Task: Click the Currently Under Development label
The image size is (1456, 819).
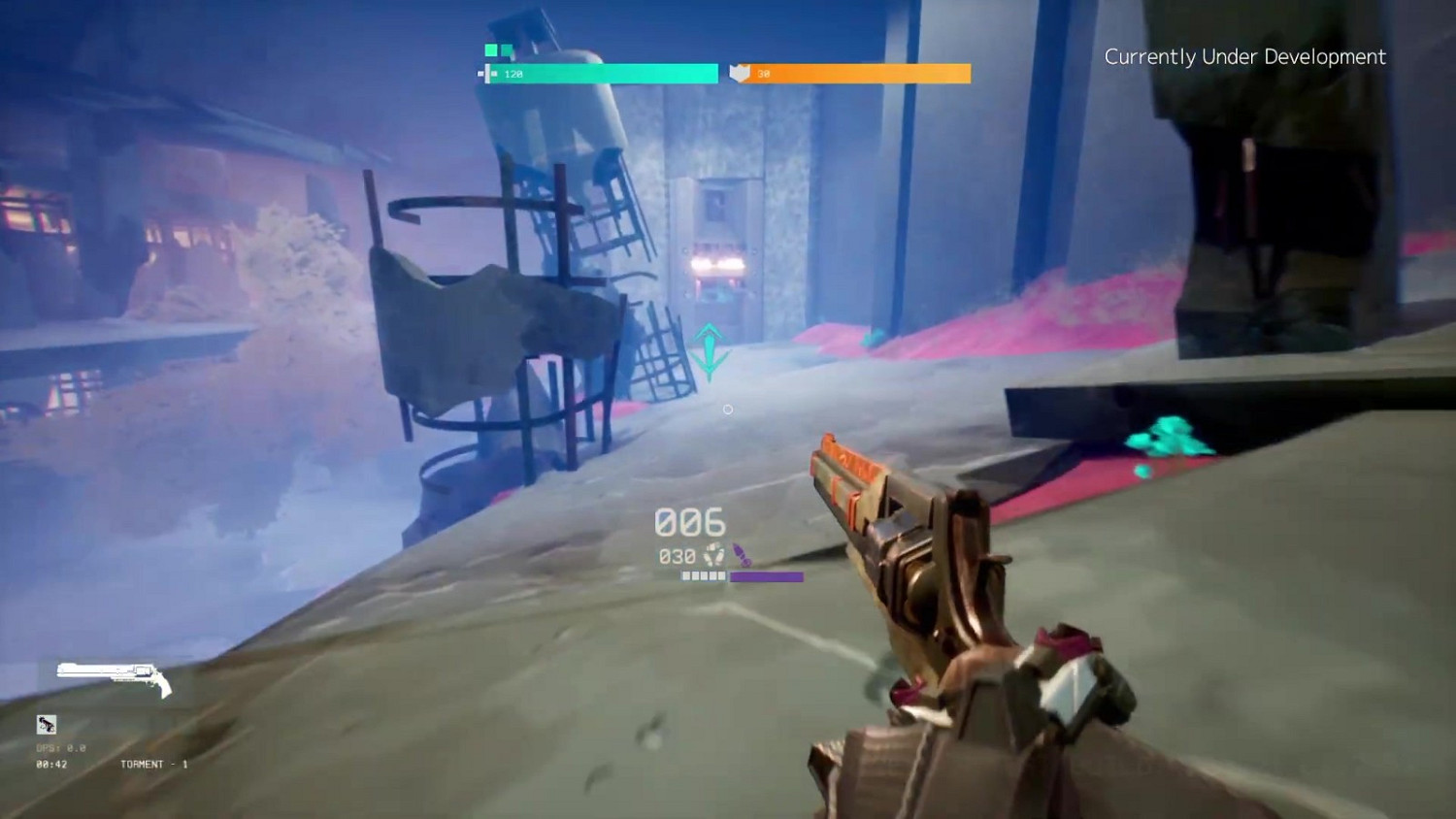Action: [1245, 56]
